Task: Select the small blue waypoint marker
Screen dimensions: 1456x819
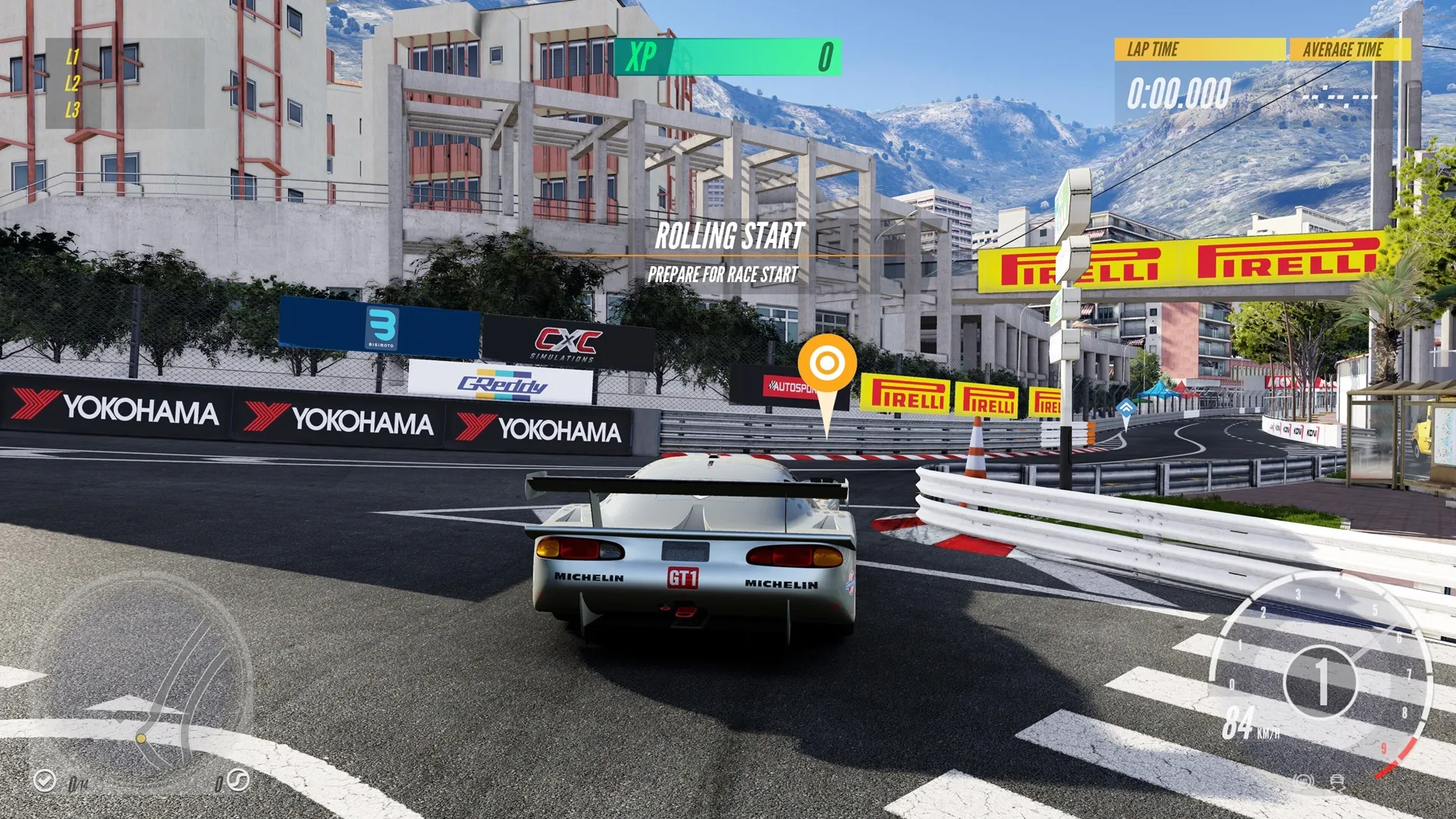Action: [x=1126, y=409]
